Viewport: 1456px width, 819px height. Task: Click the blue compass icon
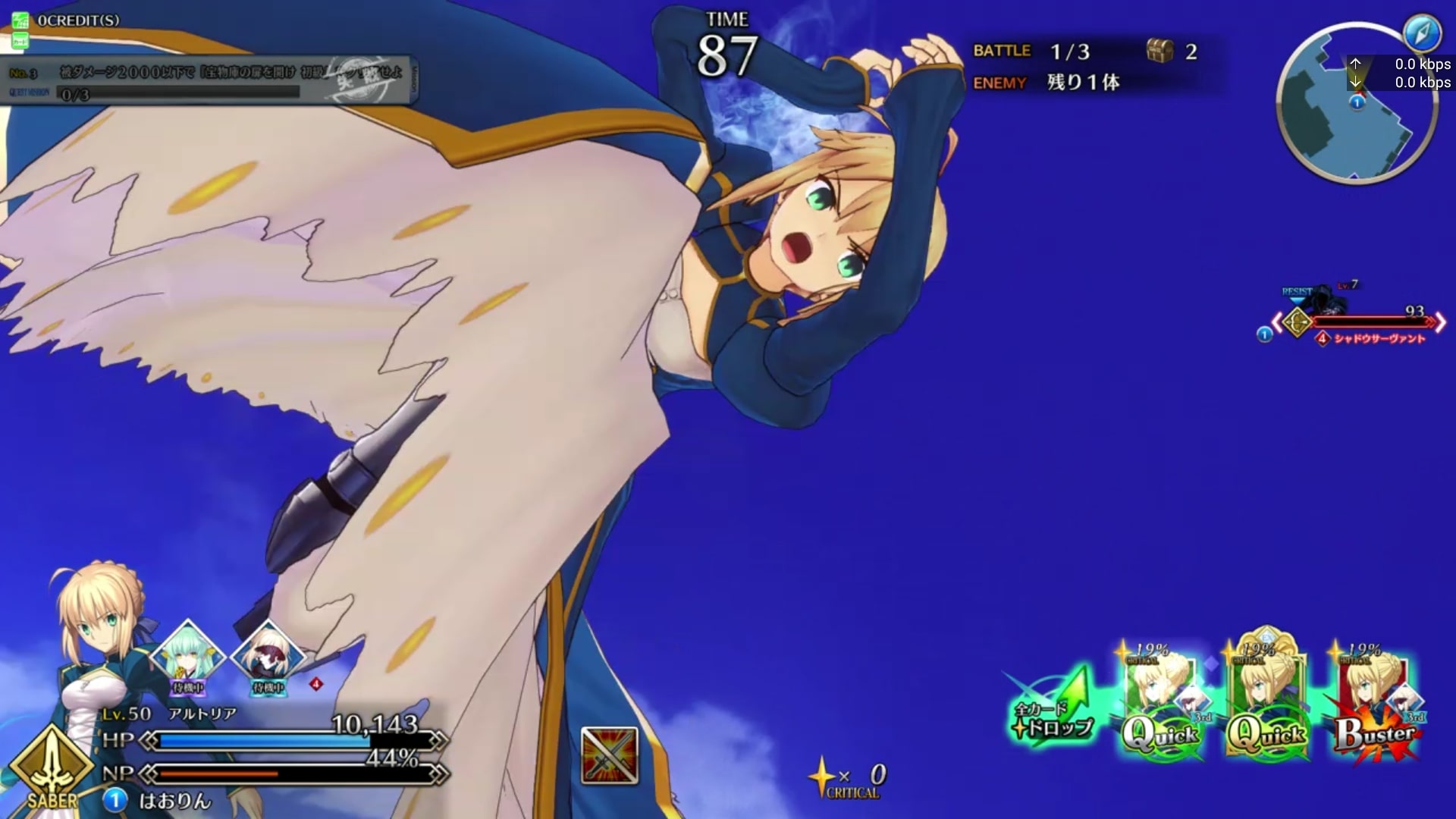tap(1420, 33)
